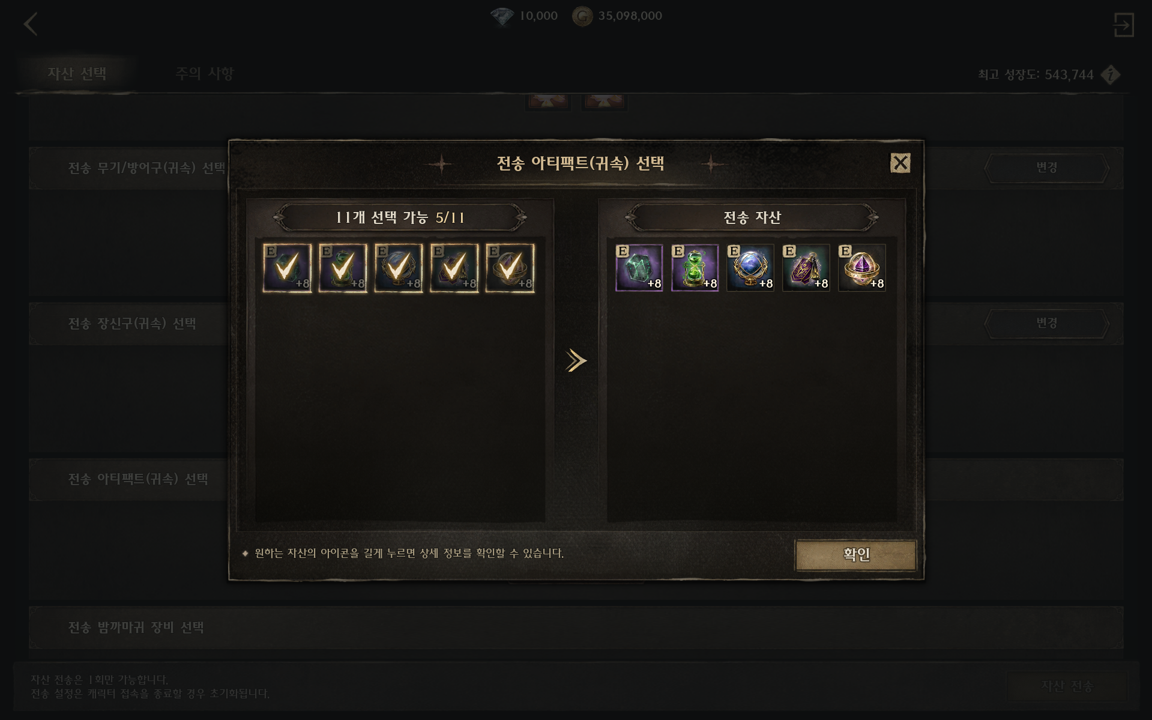Viewport: 1152px width, 720px height.
Task: Start the transfer with 자산 전송 button
Action: point(1067,686)
